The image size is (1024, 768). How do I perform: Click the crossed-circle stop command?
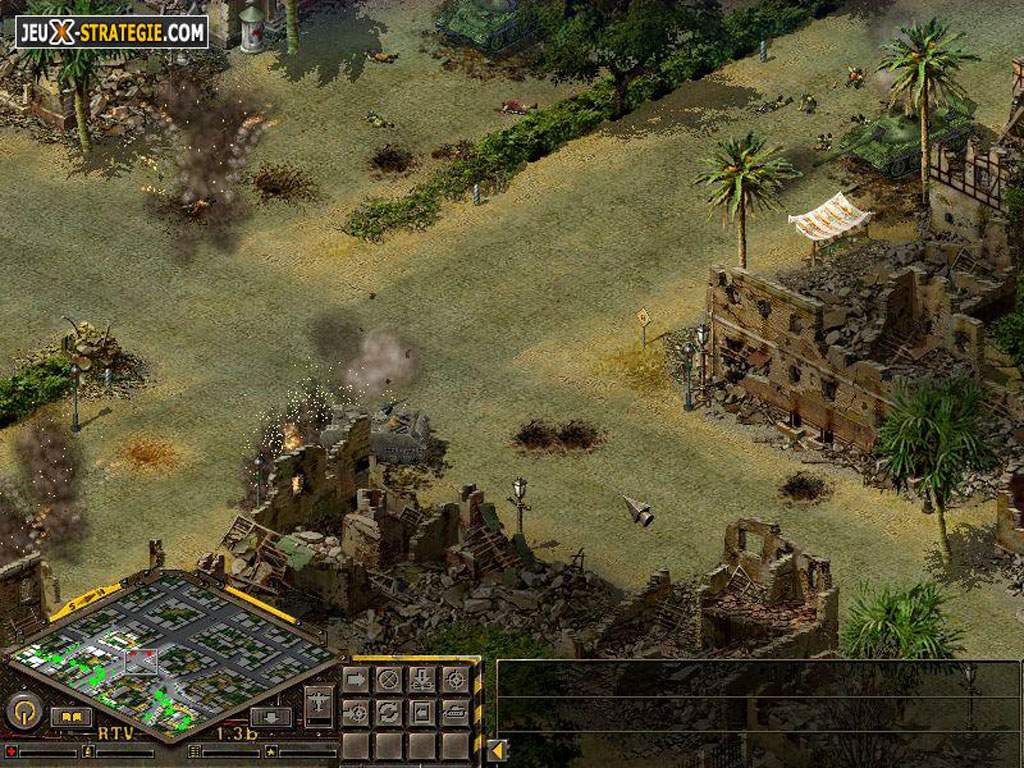389,680
